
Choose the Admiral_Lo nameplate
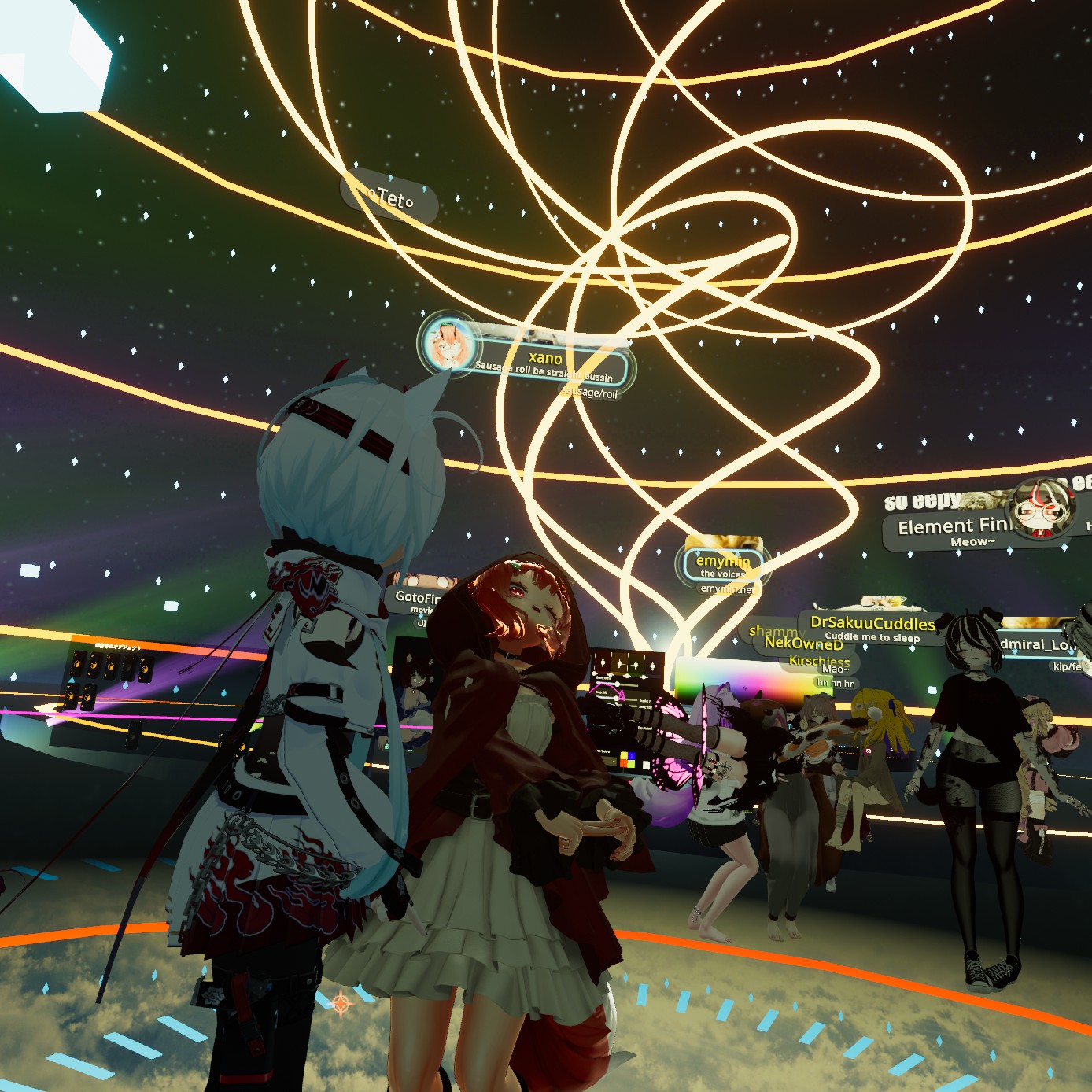[1037, 645]
